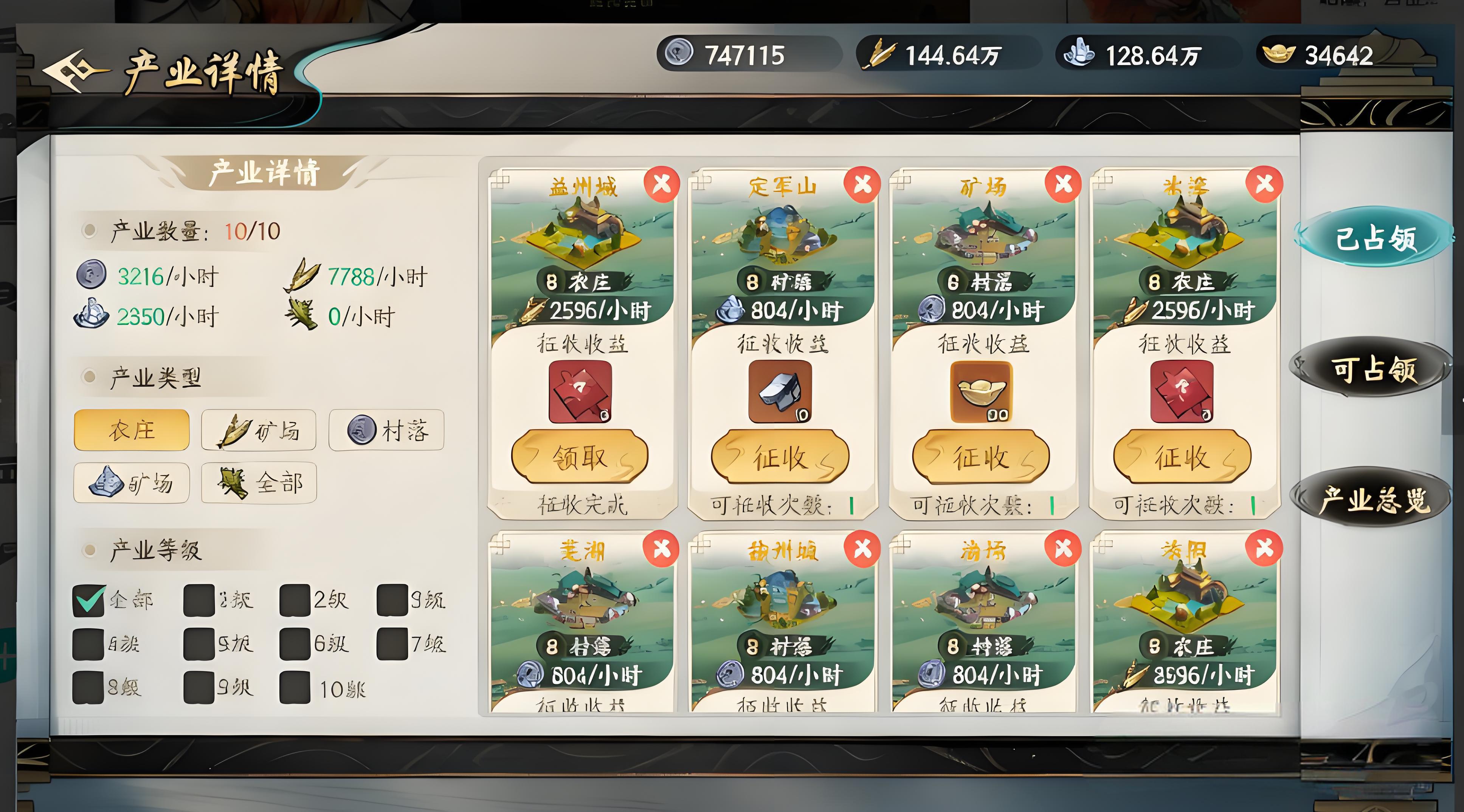Tick the 6级 level checkbox
The width and height of the screenshot is (1464, 812).
point(295,644)
